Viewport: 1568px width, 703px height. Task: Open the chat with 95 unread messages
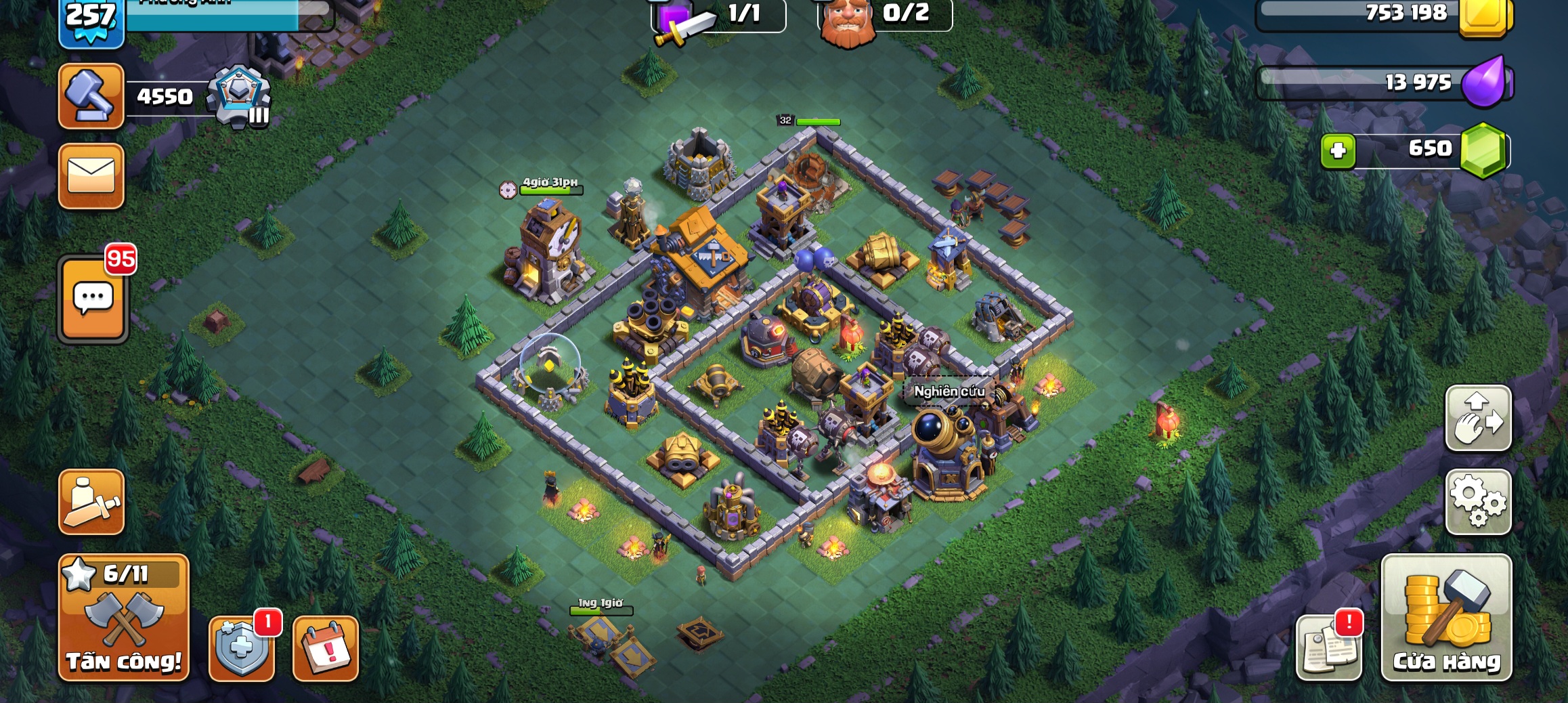(93, 299)
